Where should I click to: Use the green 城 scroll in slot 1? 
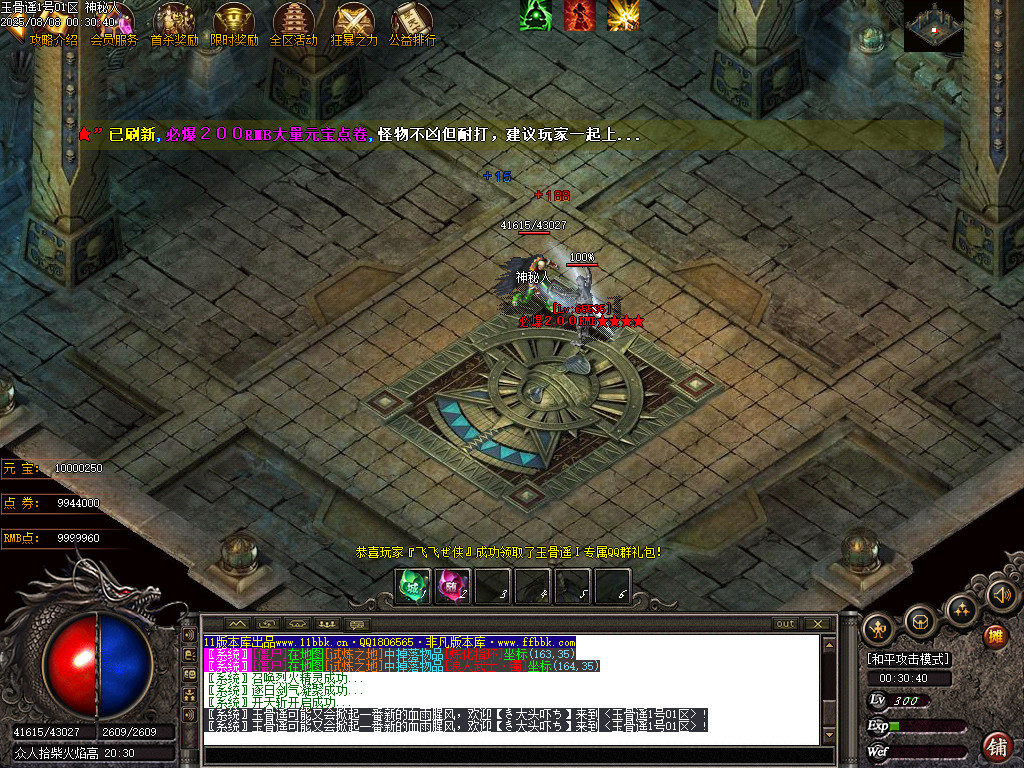tap(413, 586)
